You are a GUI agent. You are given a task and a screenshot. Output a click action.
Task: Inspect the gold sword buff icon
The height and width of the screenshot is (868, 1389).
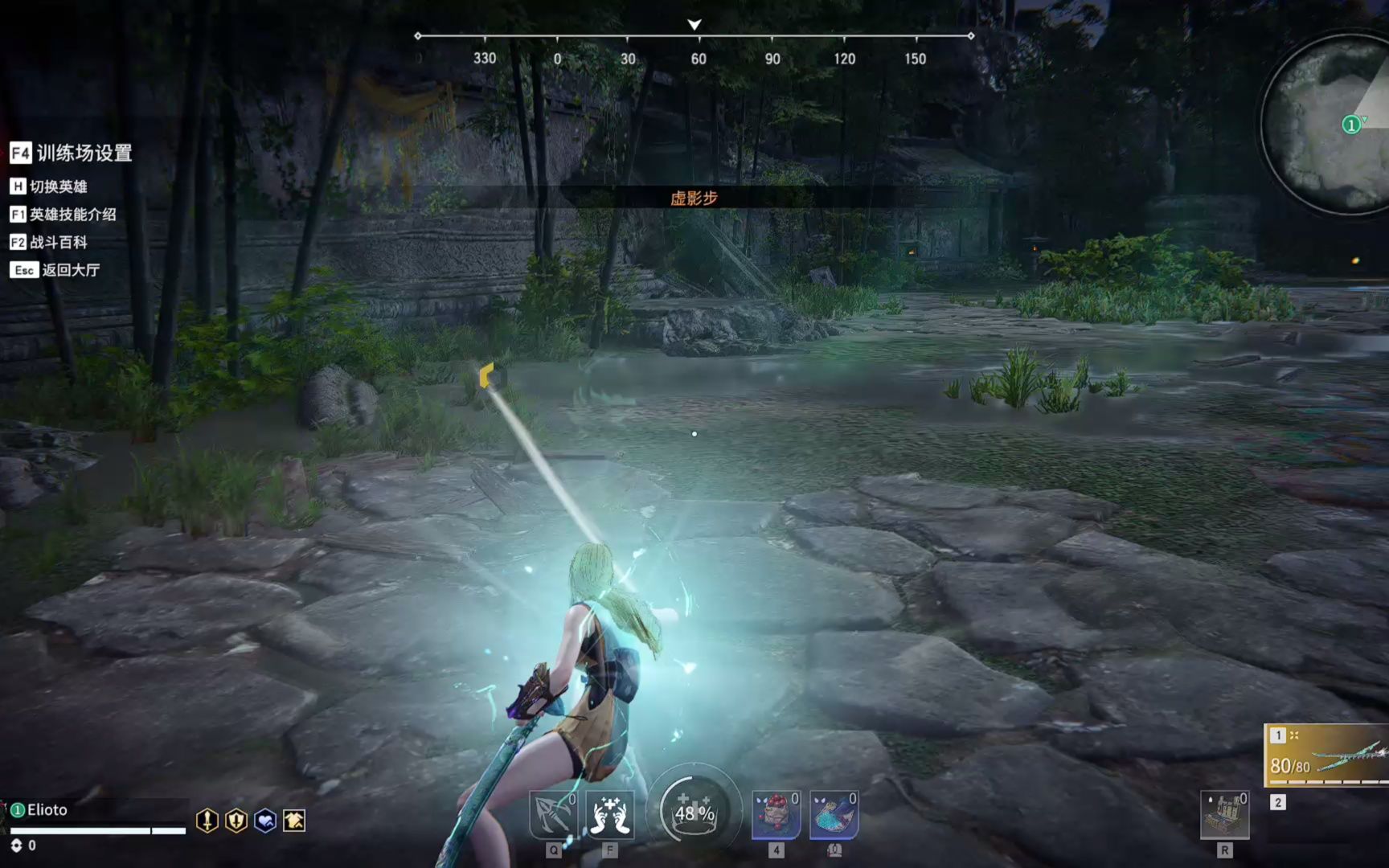[x=207, y=821]
